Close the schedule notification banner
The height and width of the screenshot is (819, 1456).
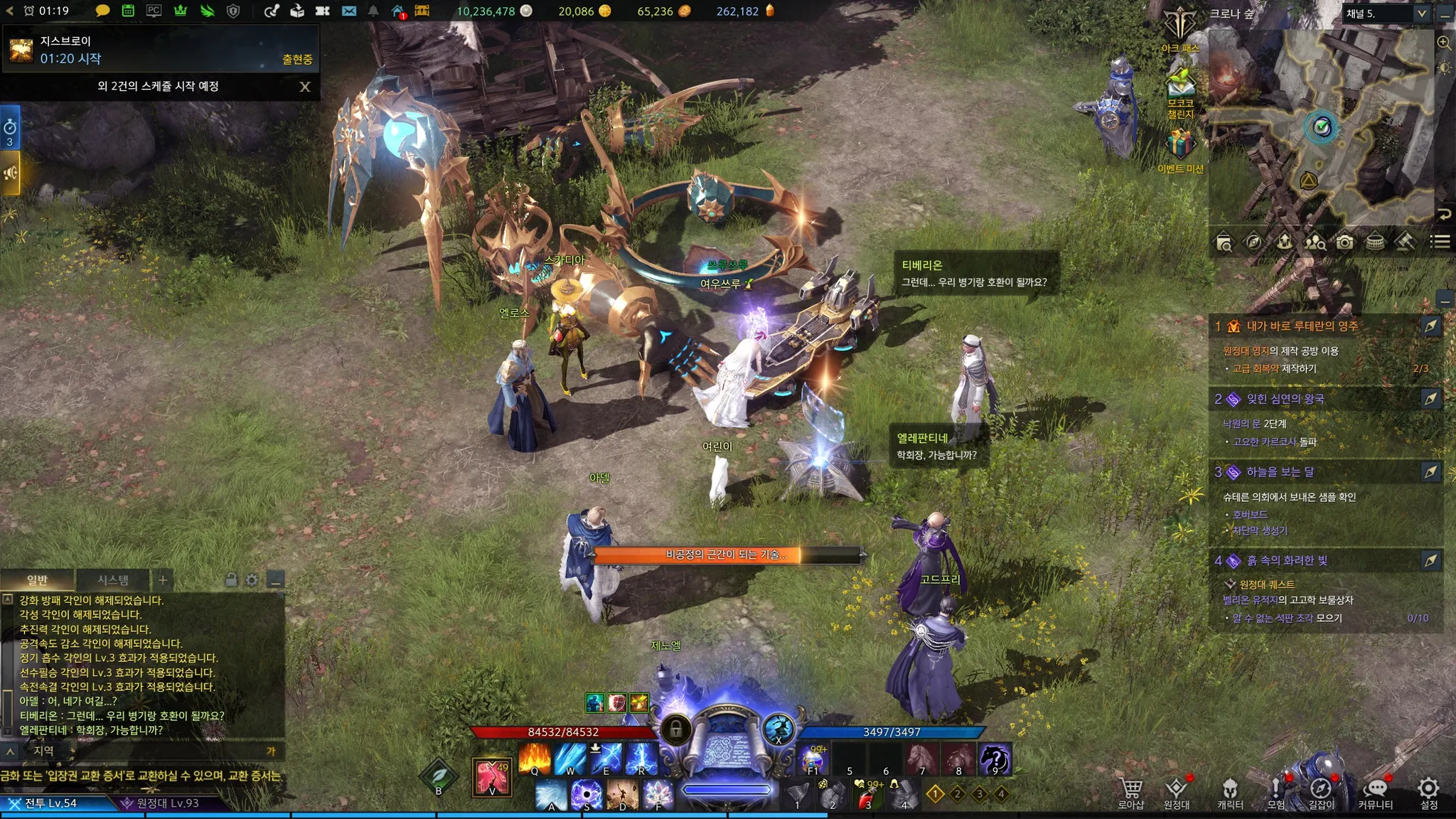305,87
